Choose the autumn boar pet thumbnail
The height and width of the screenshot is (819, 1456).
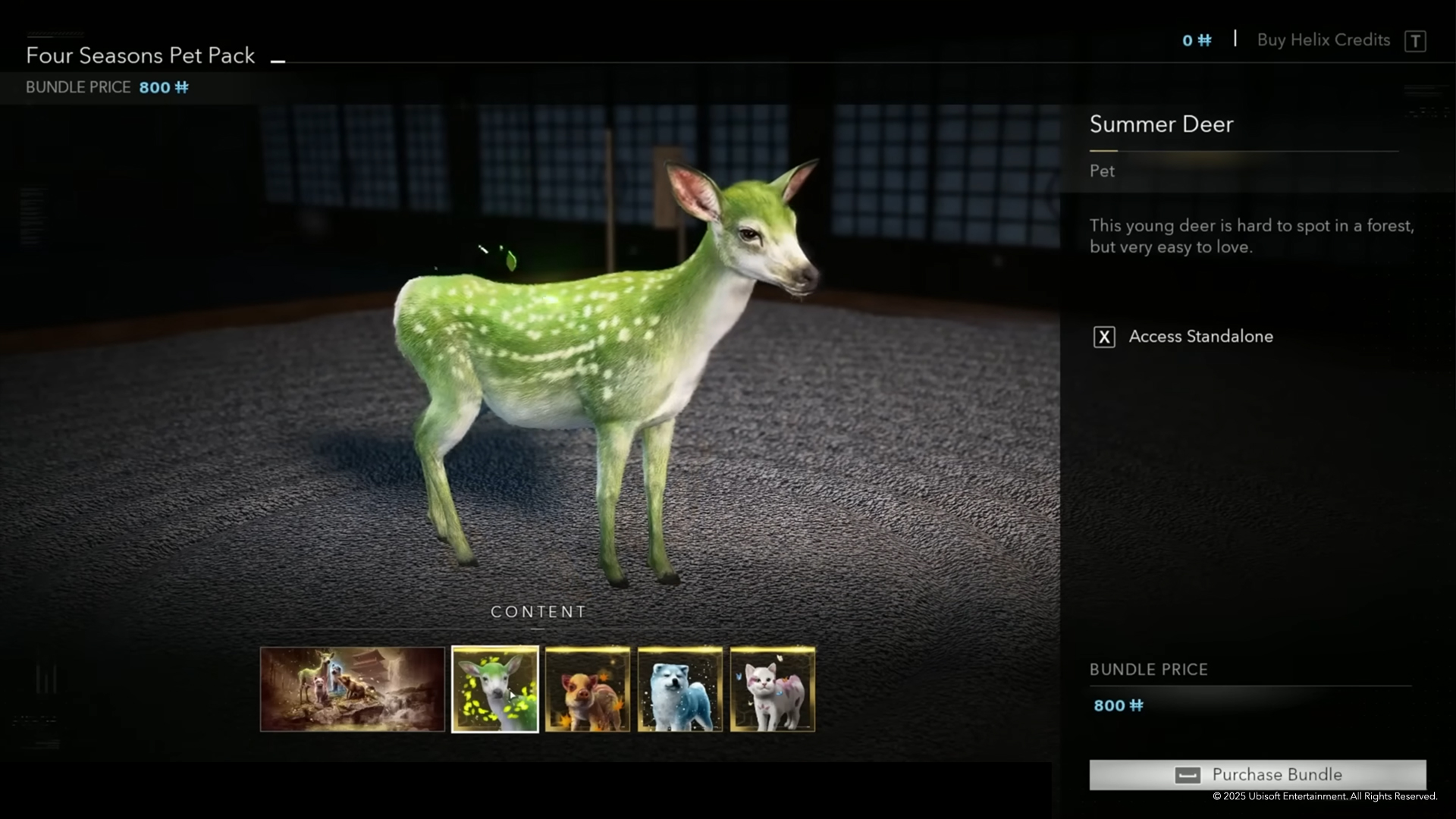point(588,689)
